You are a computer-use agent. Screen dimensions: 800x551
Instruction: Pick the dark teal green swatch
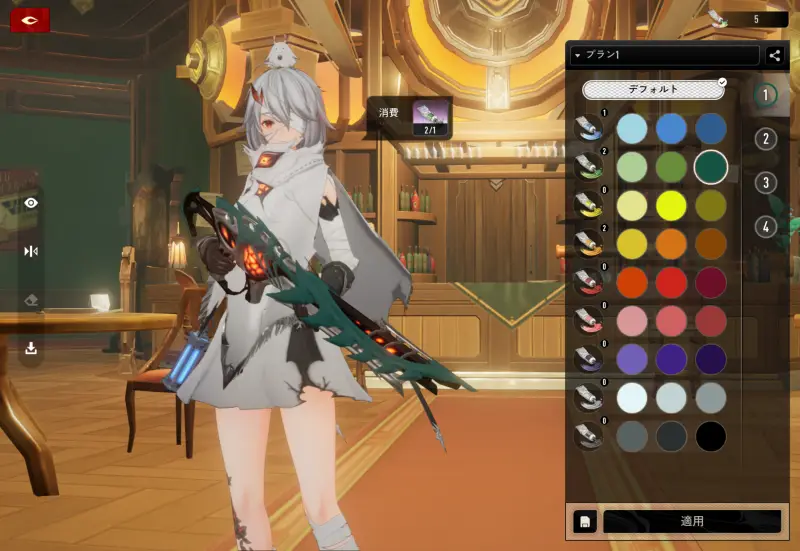coord(710,166)
